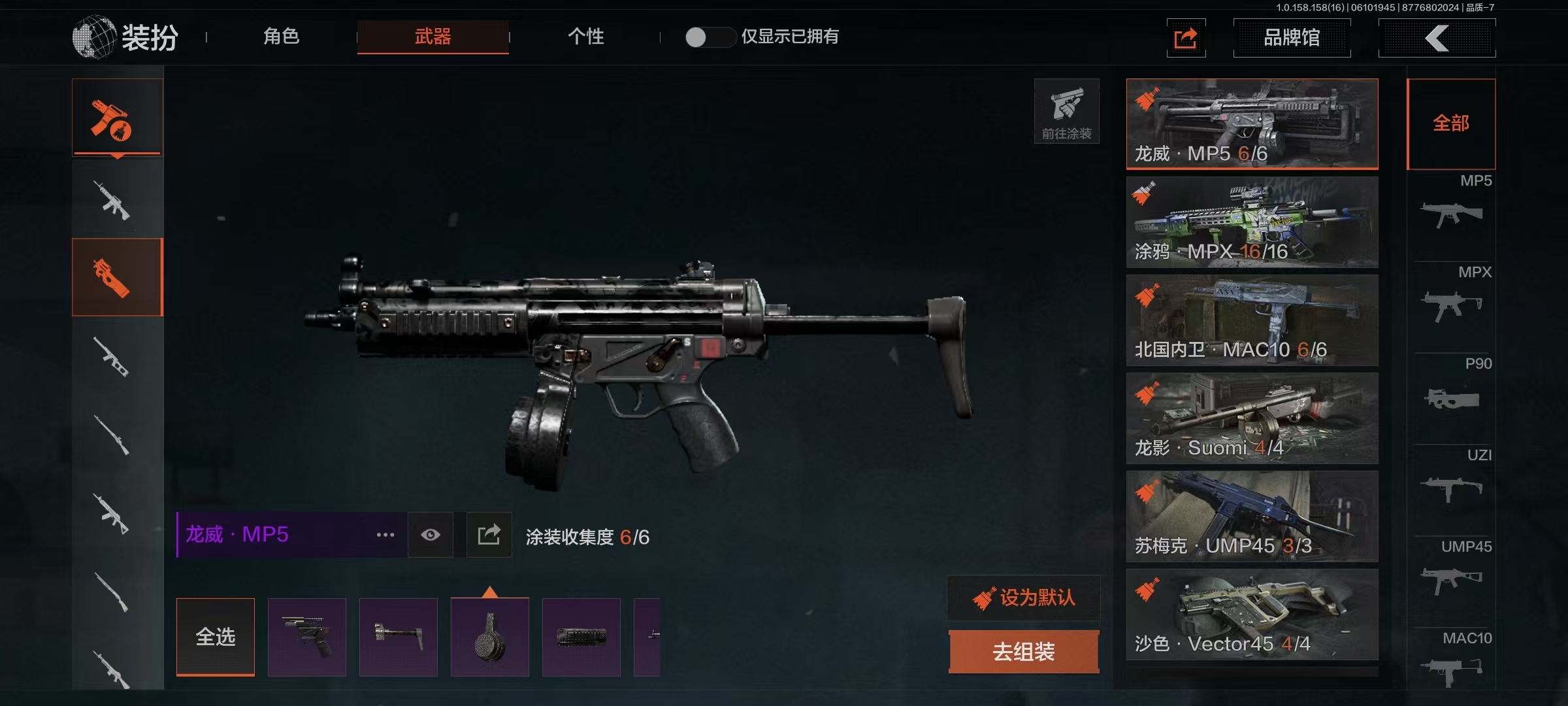This screenshot has width=1568, height=706.
Task: Select the 涂鸦·MPX skin
Action: [x=1252, y=222]
